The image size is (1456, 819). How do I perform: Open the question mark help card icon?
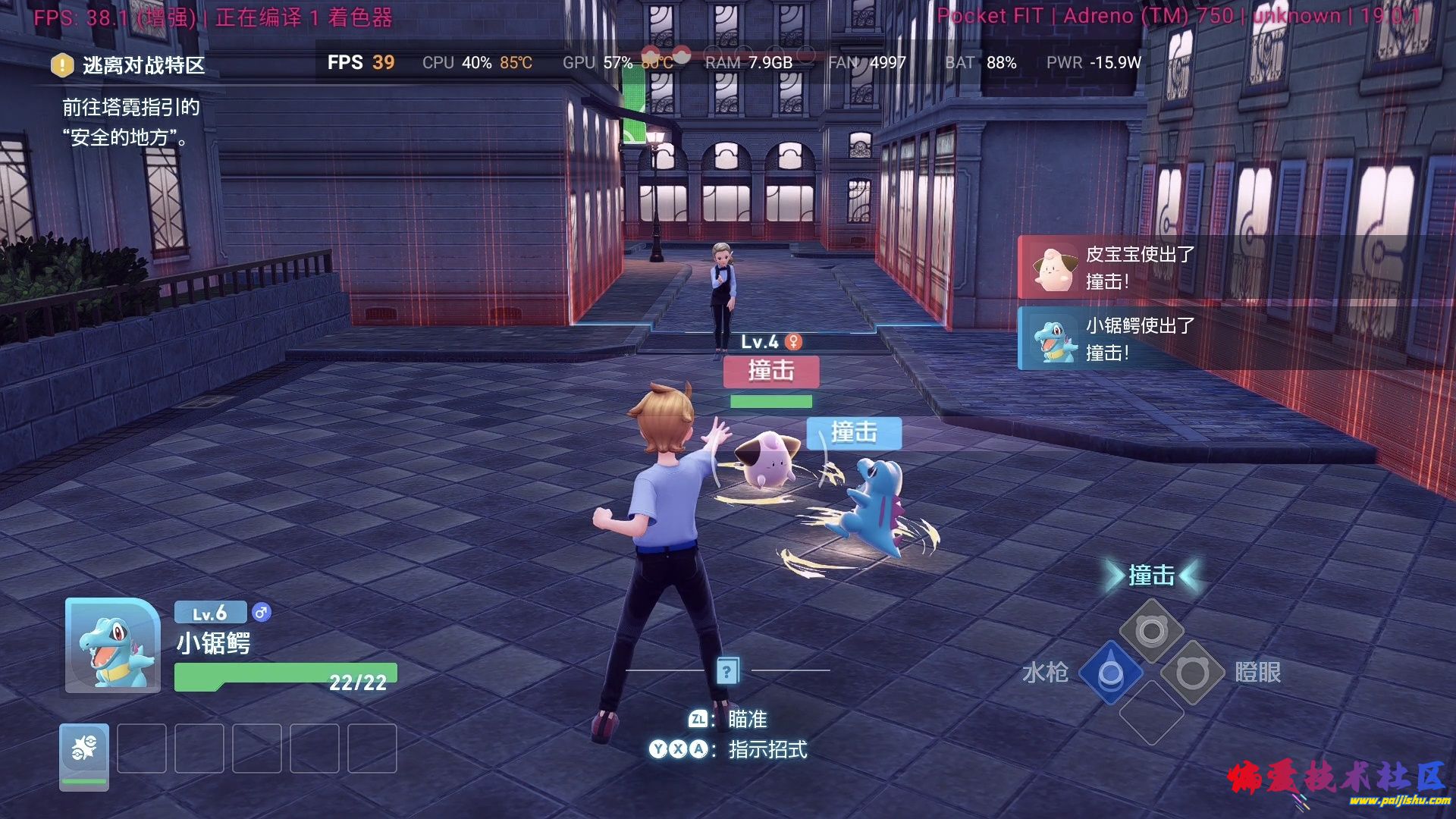[726, 671]
